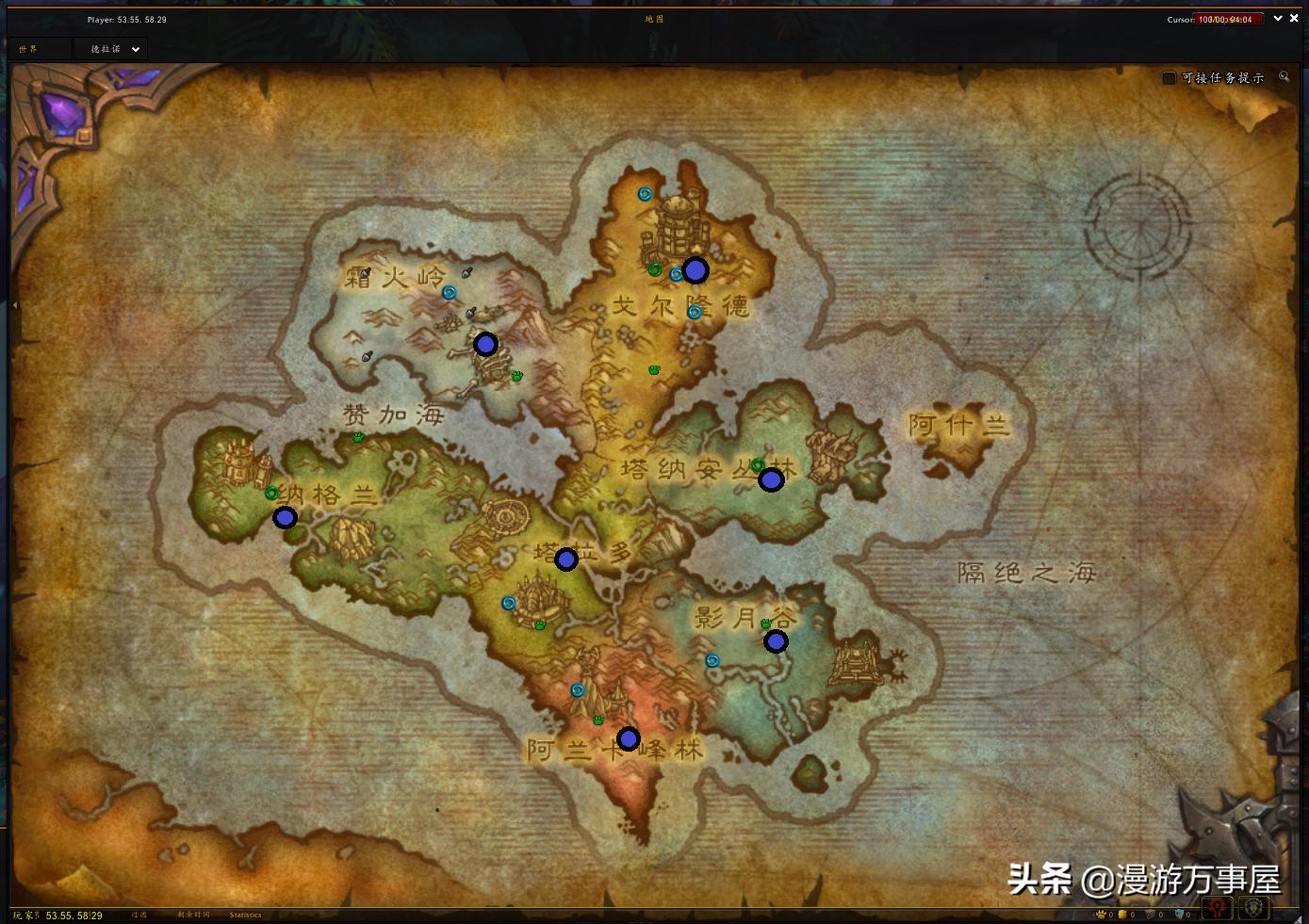
Task: Open the 剩余时间 tab at the bottom
Action: 193,914
